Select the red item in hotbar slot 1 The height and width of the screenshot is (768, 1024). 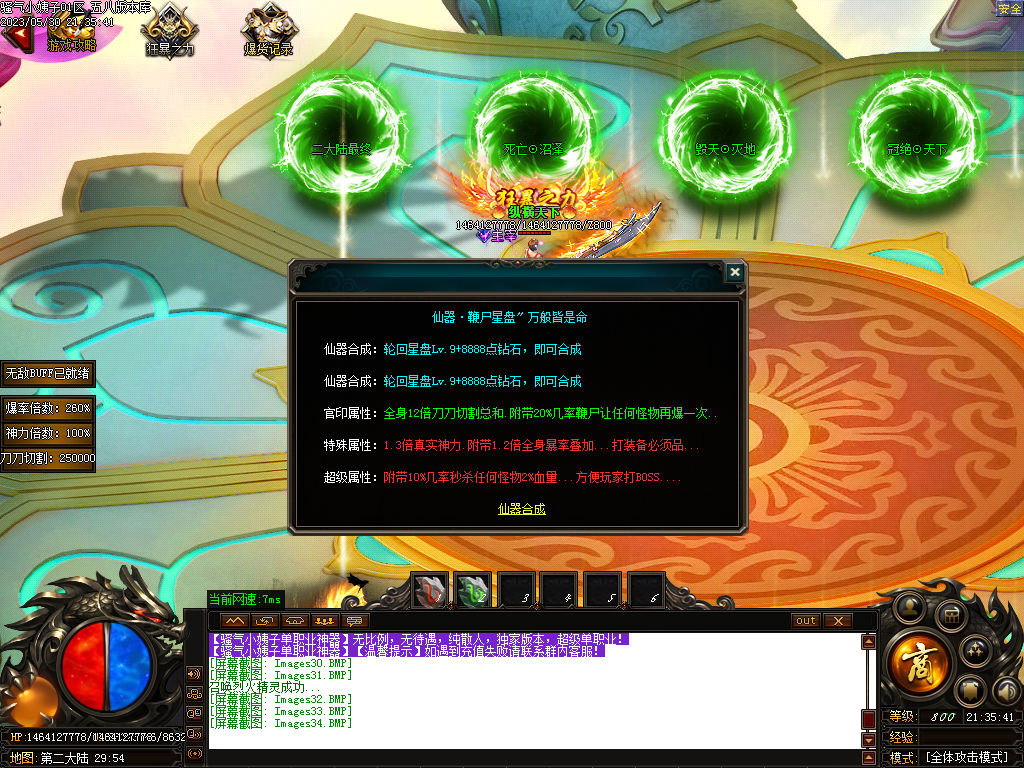pos(431,591)
